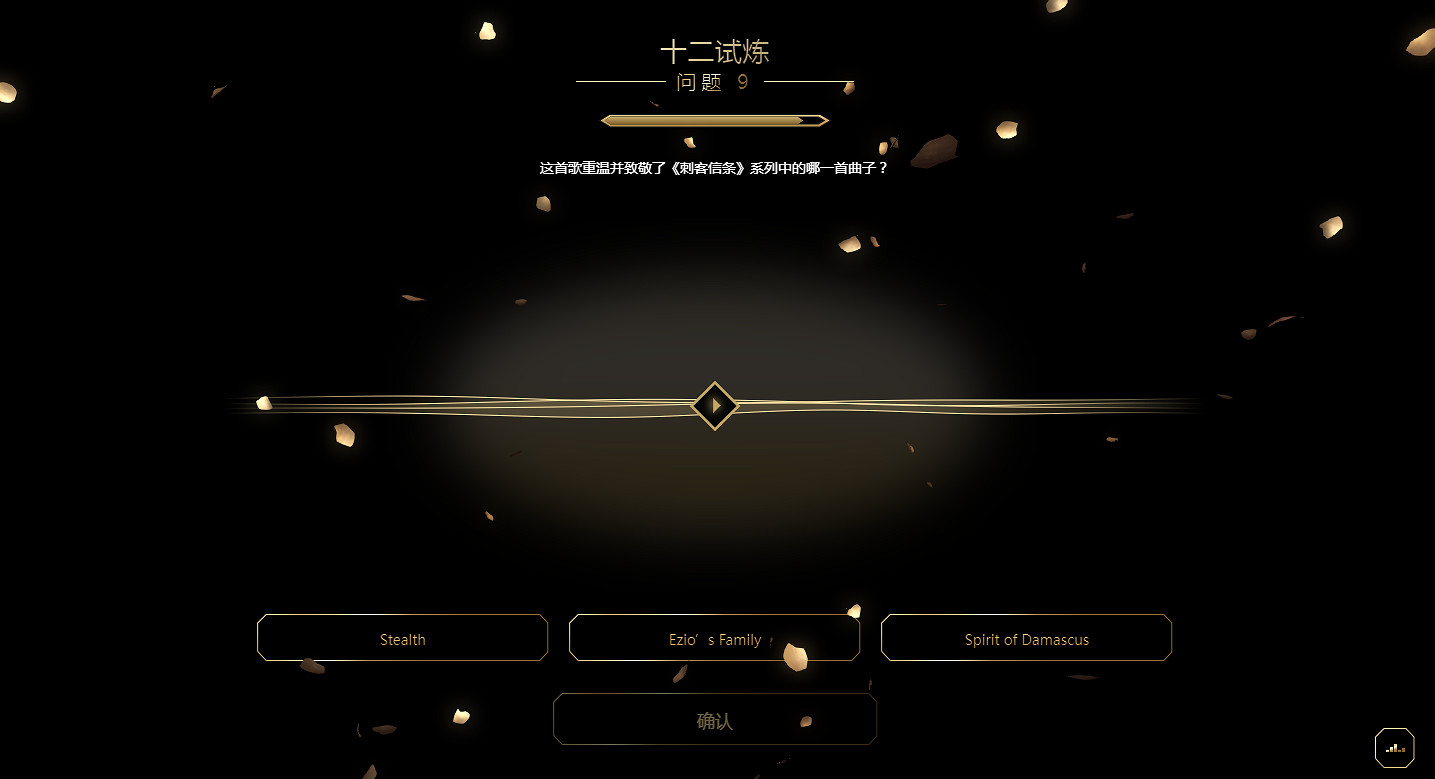The width and height of the screenshot is (1435, 779).
Task: Deselect the currently chosen answer option
Action: tap(714, 638)
